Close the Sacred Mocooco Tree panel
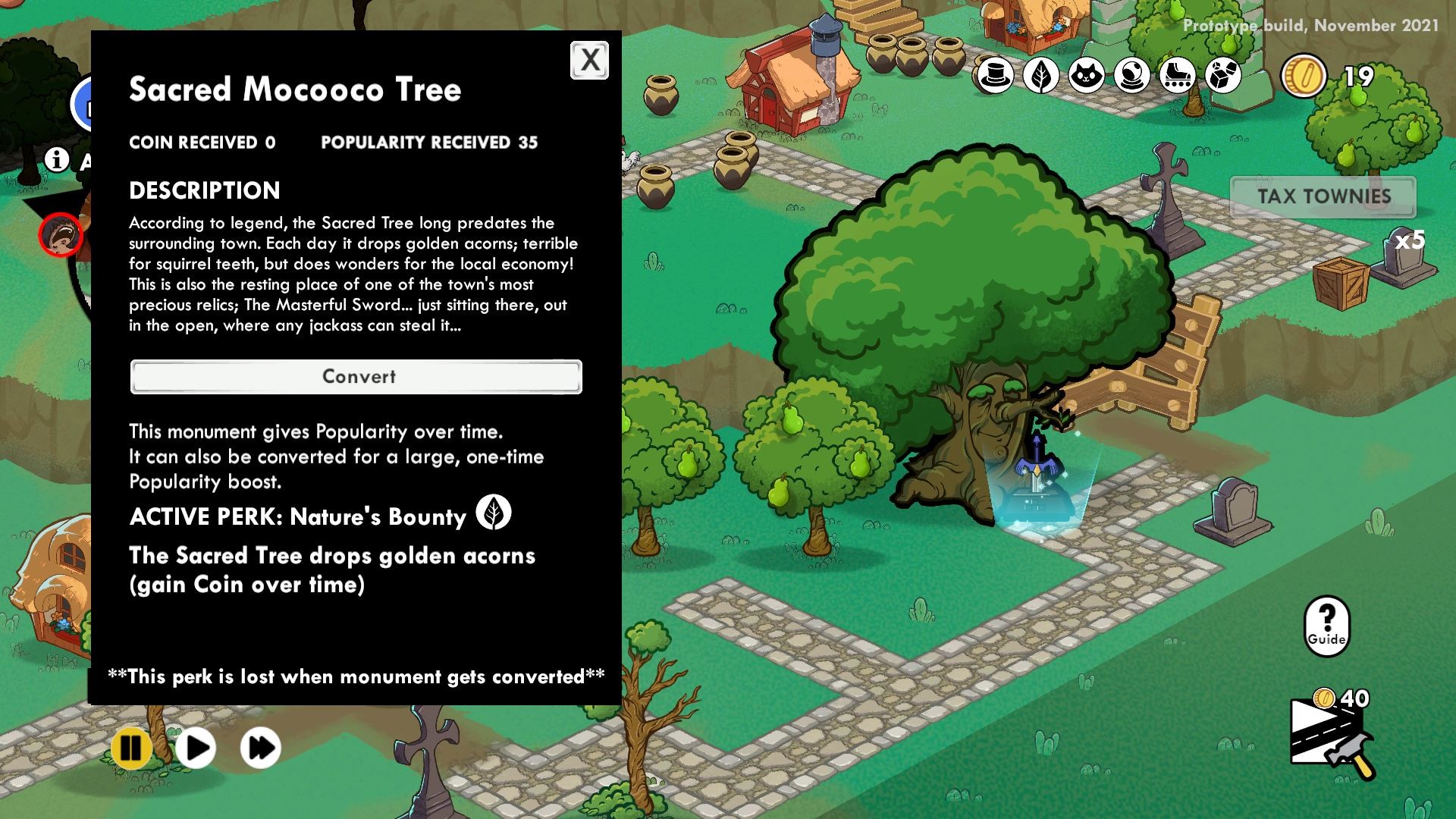This screenshot has width=1456, height=819. click(590, 61)
